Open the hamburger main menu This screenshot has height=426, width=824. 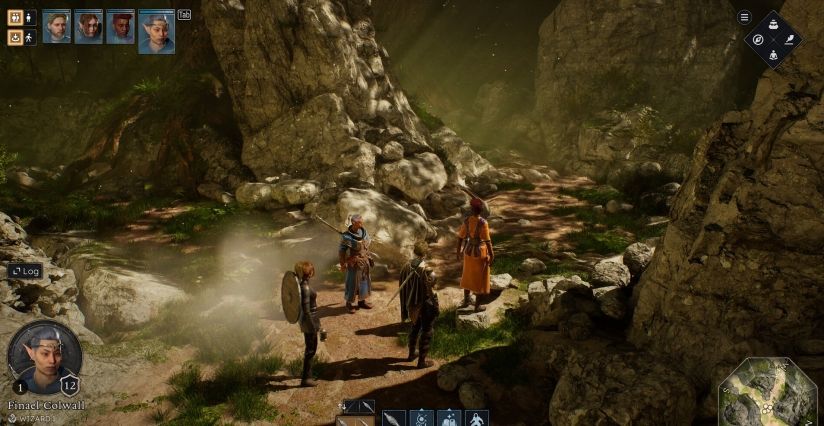coord(744,17)
